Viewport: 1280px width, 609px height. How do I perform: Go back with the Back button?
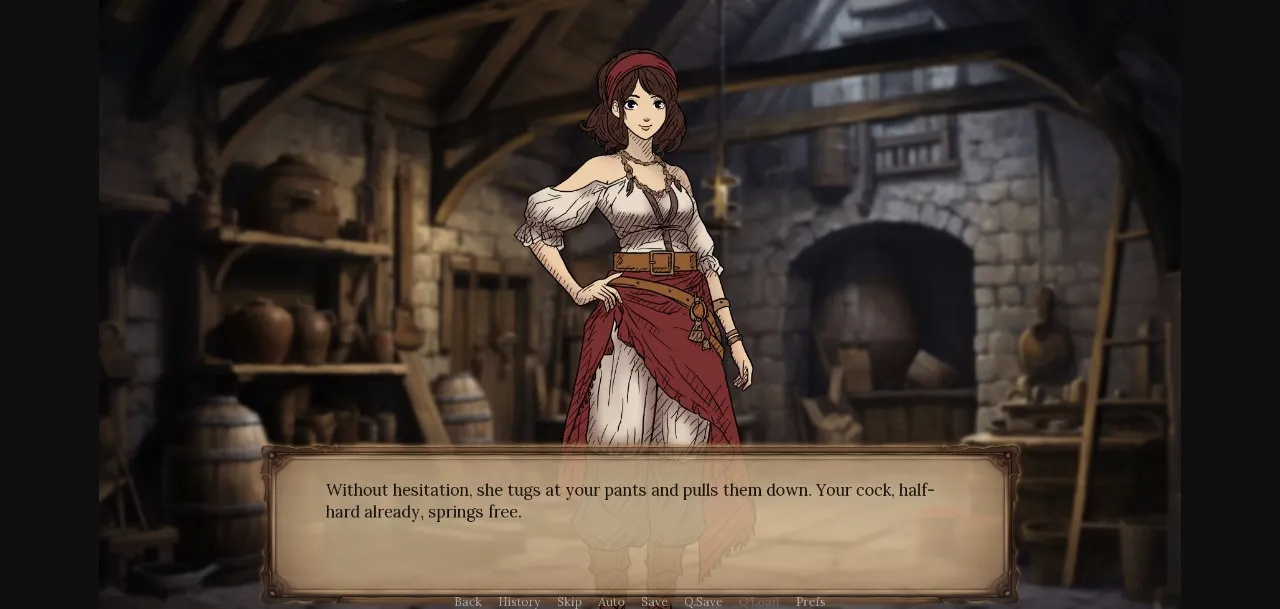[x=468, y=601]
